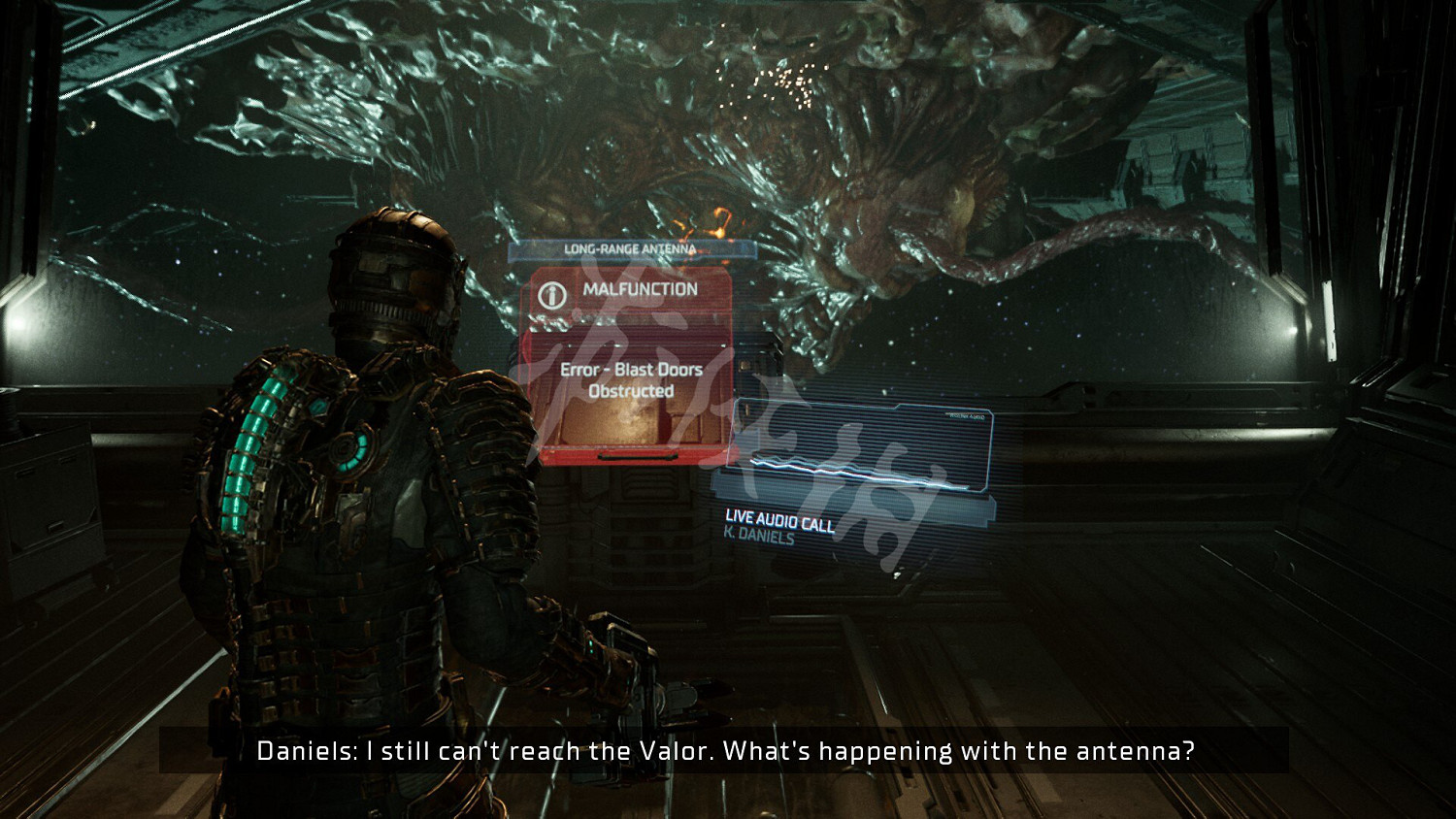Click the Blast Doors Obstructed error panel
Screen dimensions: 1456x819
point(630,393)
